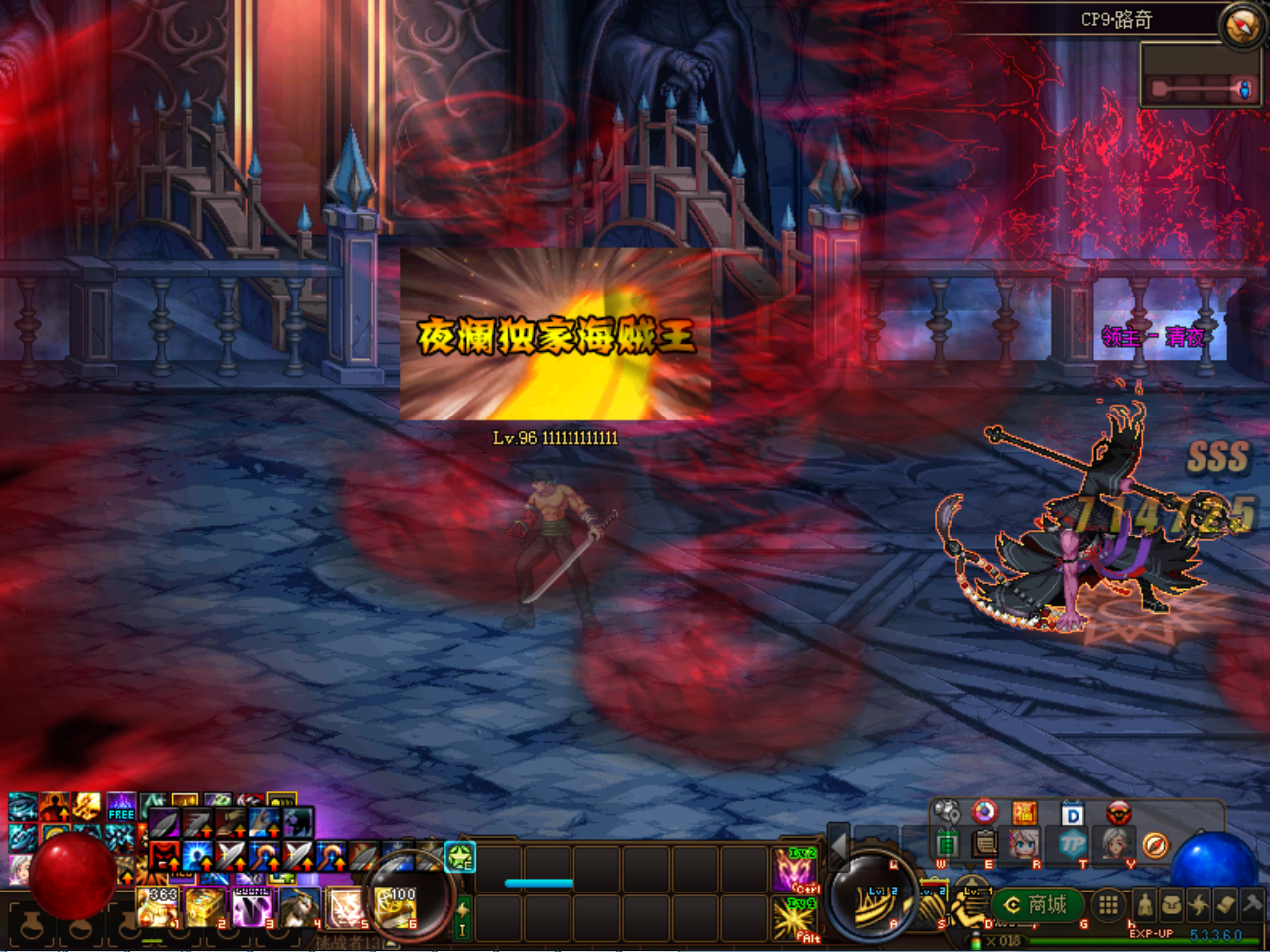Screen dimensions: 1270x952
Task: Activate the yellow burst Lv4 skill on Alt slot
Action: (795, 919)
